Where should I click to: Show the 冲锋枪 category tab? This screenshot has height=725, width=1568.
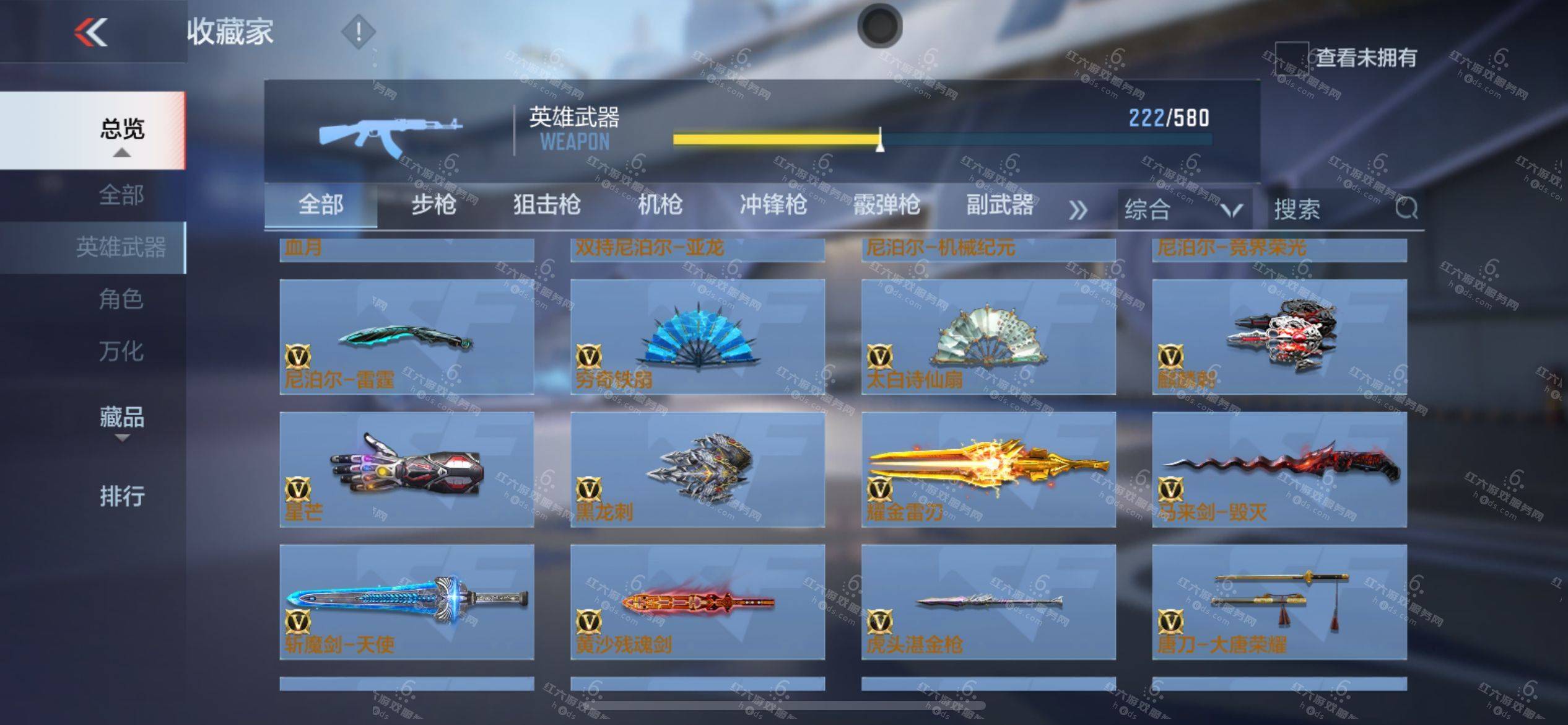coord(773,205)
